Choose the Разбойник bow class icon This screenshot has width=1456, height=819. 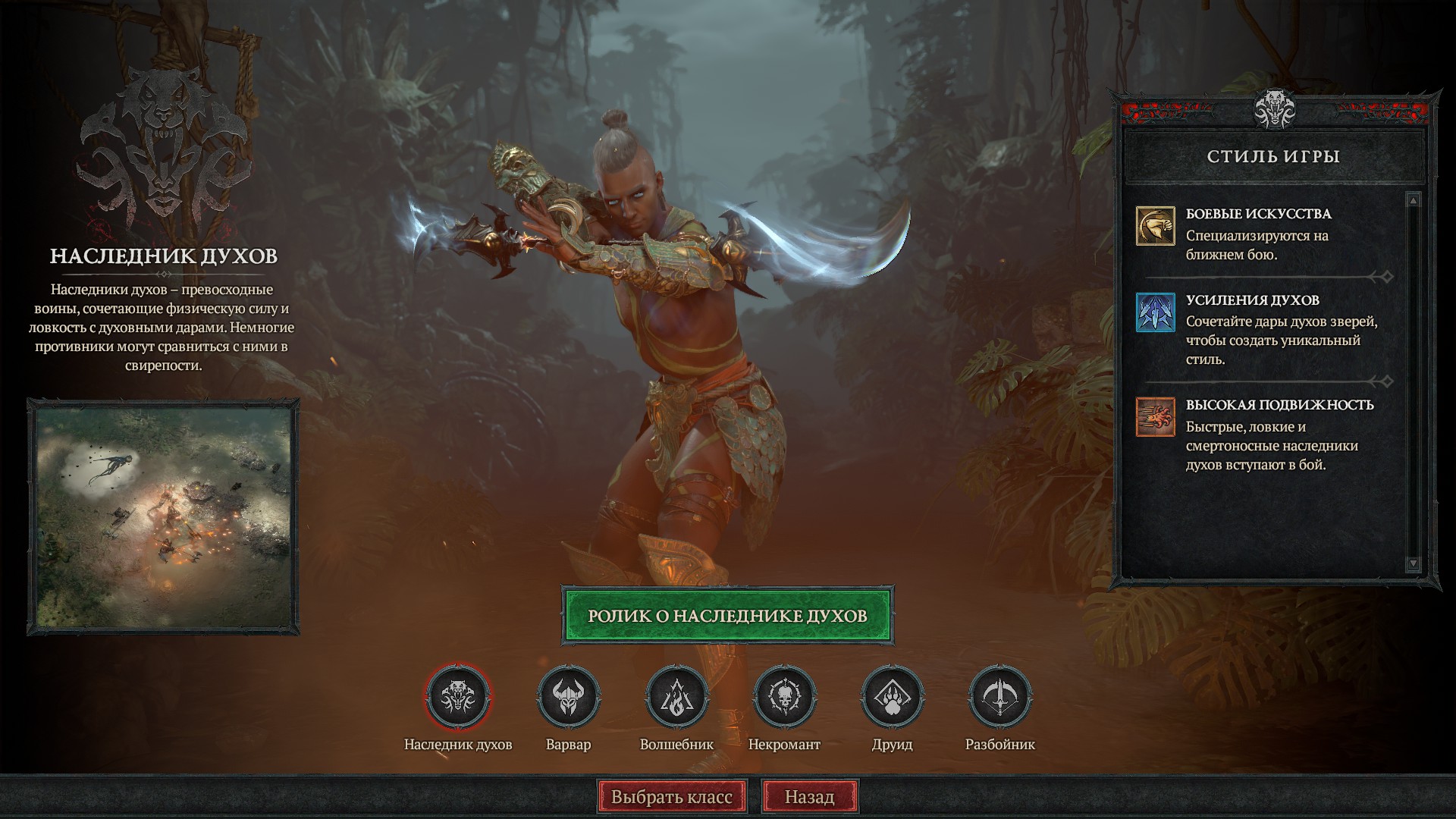[x=999, y=696]
